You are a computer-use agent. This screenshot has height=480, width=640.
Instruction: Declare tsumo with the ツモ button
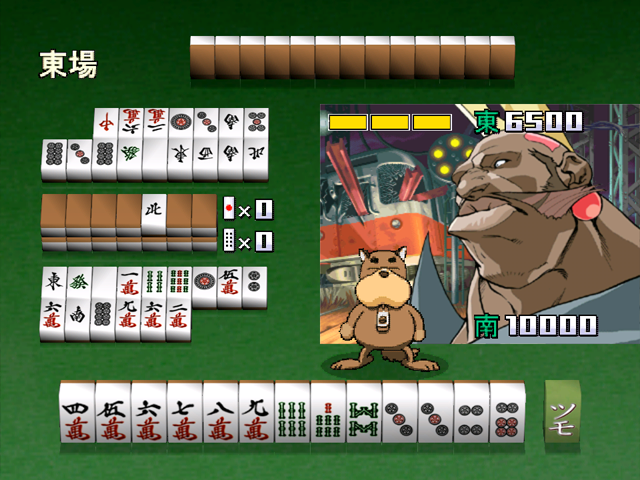564,413
